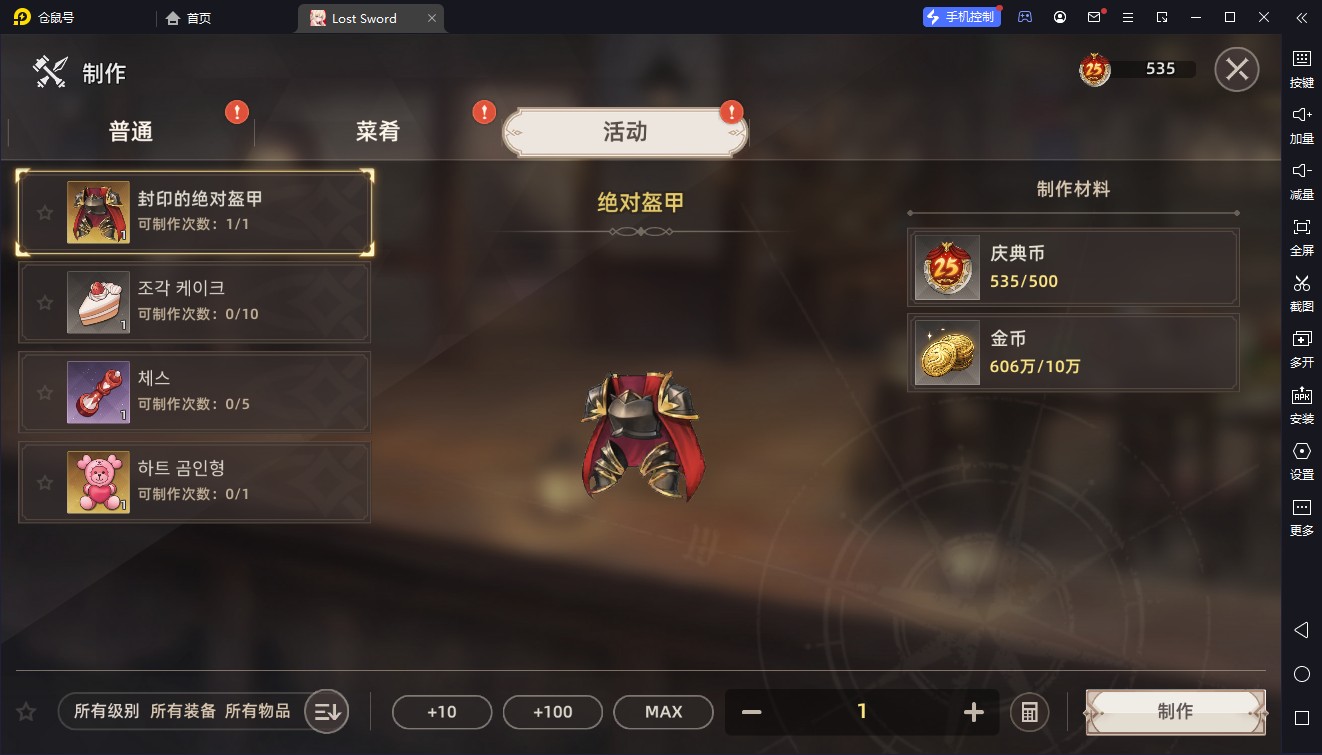Click the 庆典币 material slot
Image resolution: width=1322 pixels, height=755 pixels.
[x=1073, y=267]
